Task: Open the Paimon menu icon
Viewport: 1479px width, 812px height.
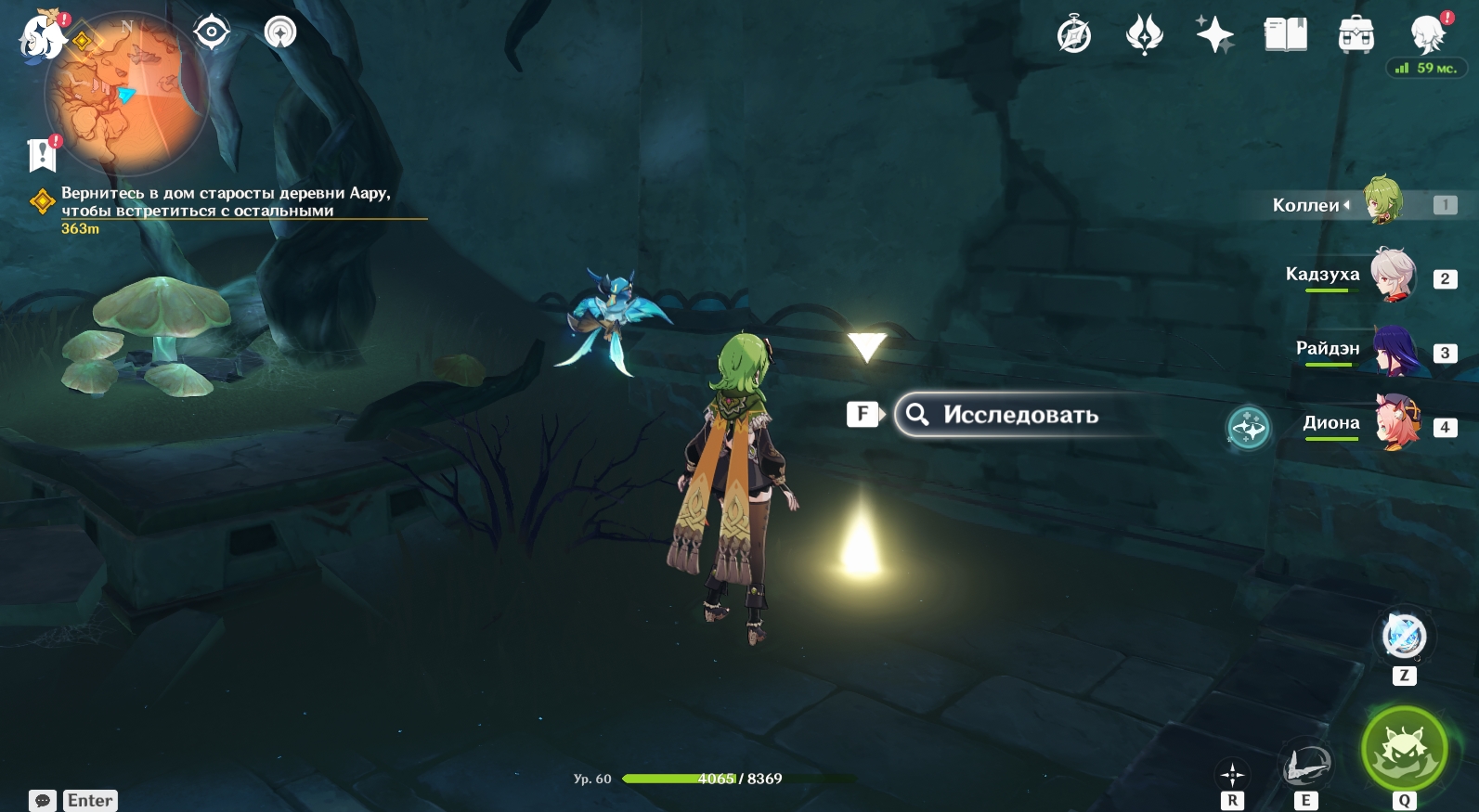Action: click(x=42, y=37)
